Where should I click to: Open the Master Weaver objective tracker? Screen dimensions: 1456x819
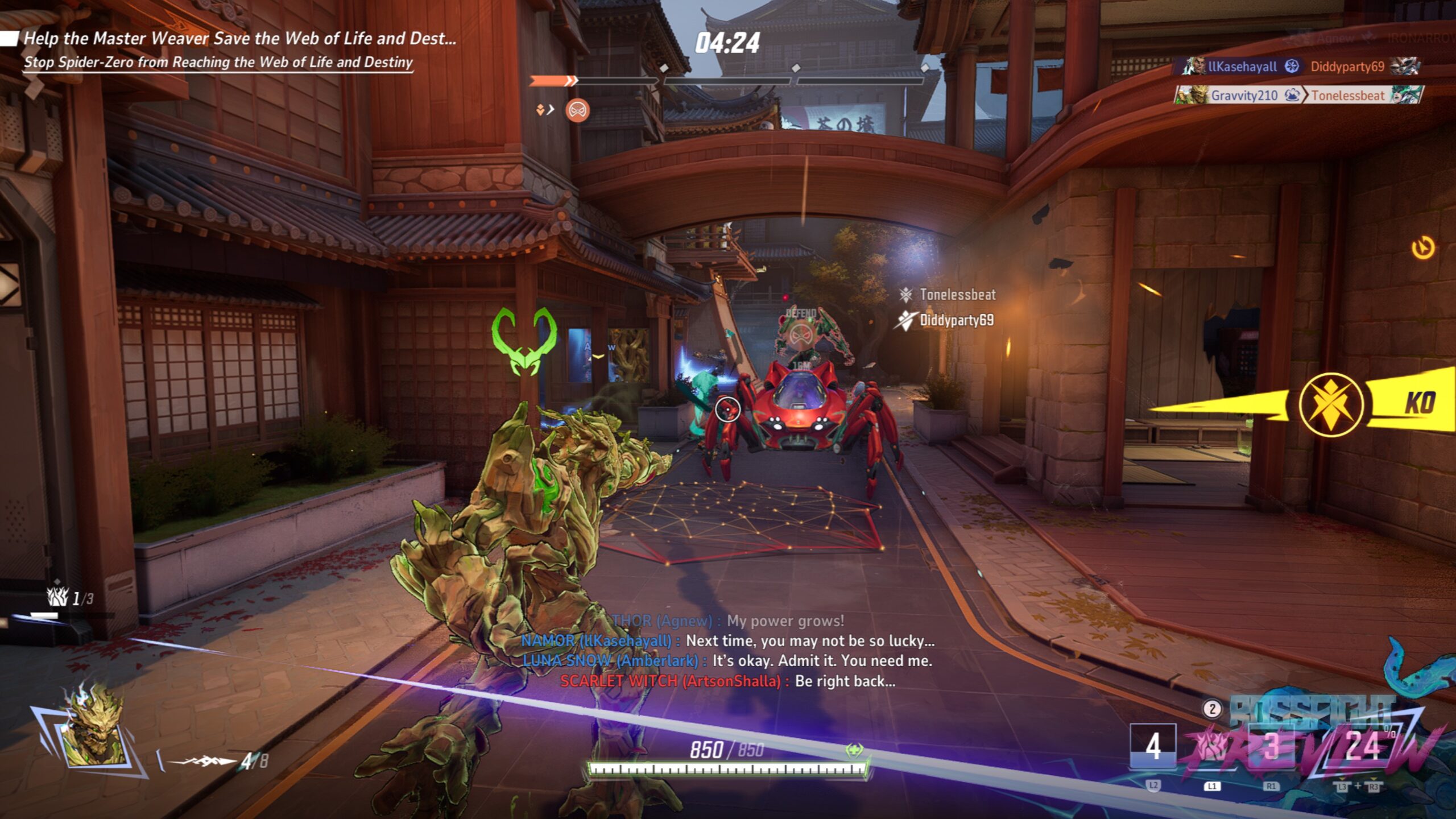point(239,39)
